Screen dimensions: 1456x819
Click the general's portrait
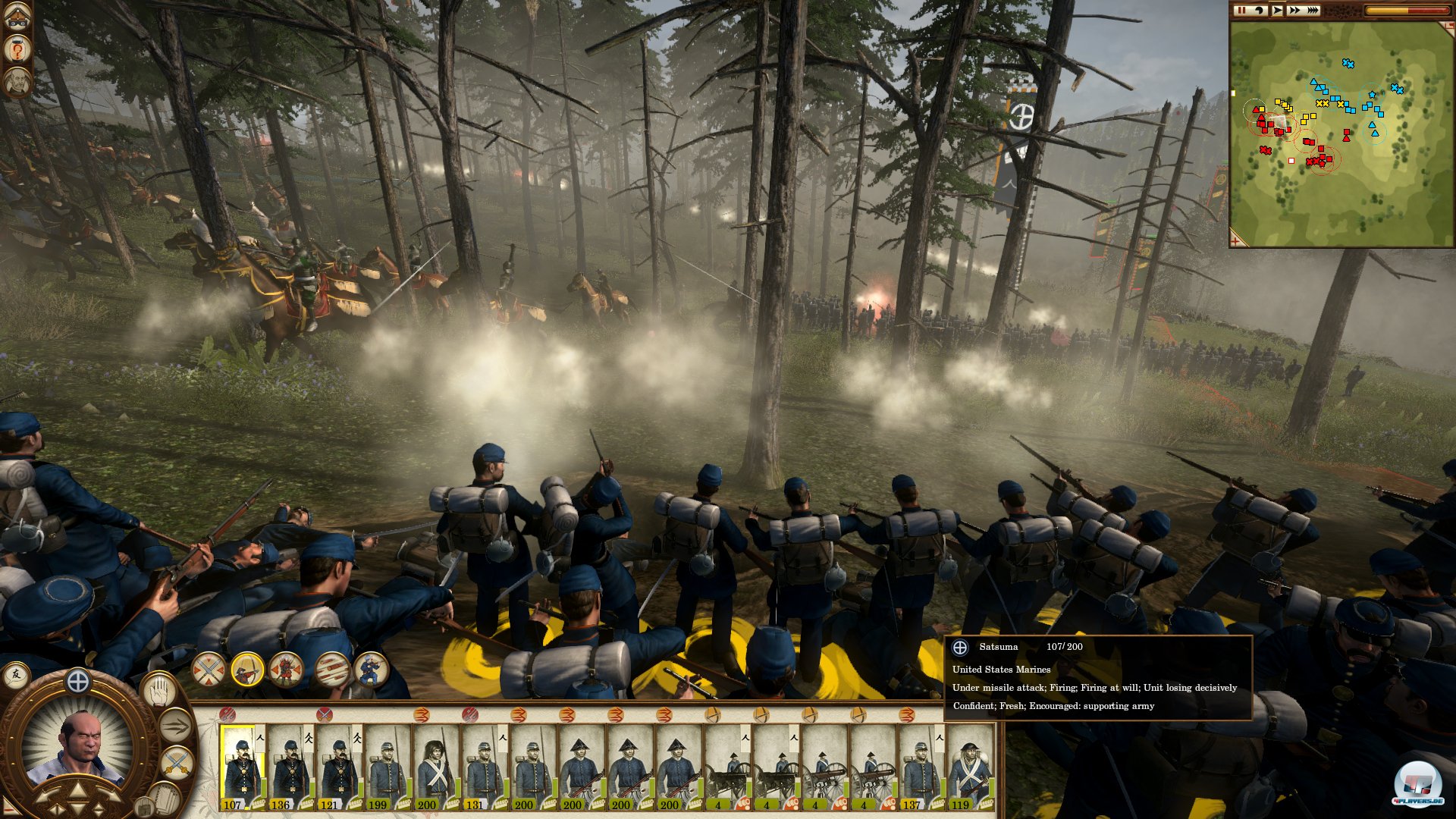[x=78, y=747]
